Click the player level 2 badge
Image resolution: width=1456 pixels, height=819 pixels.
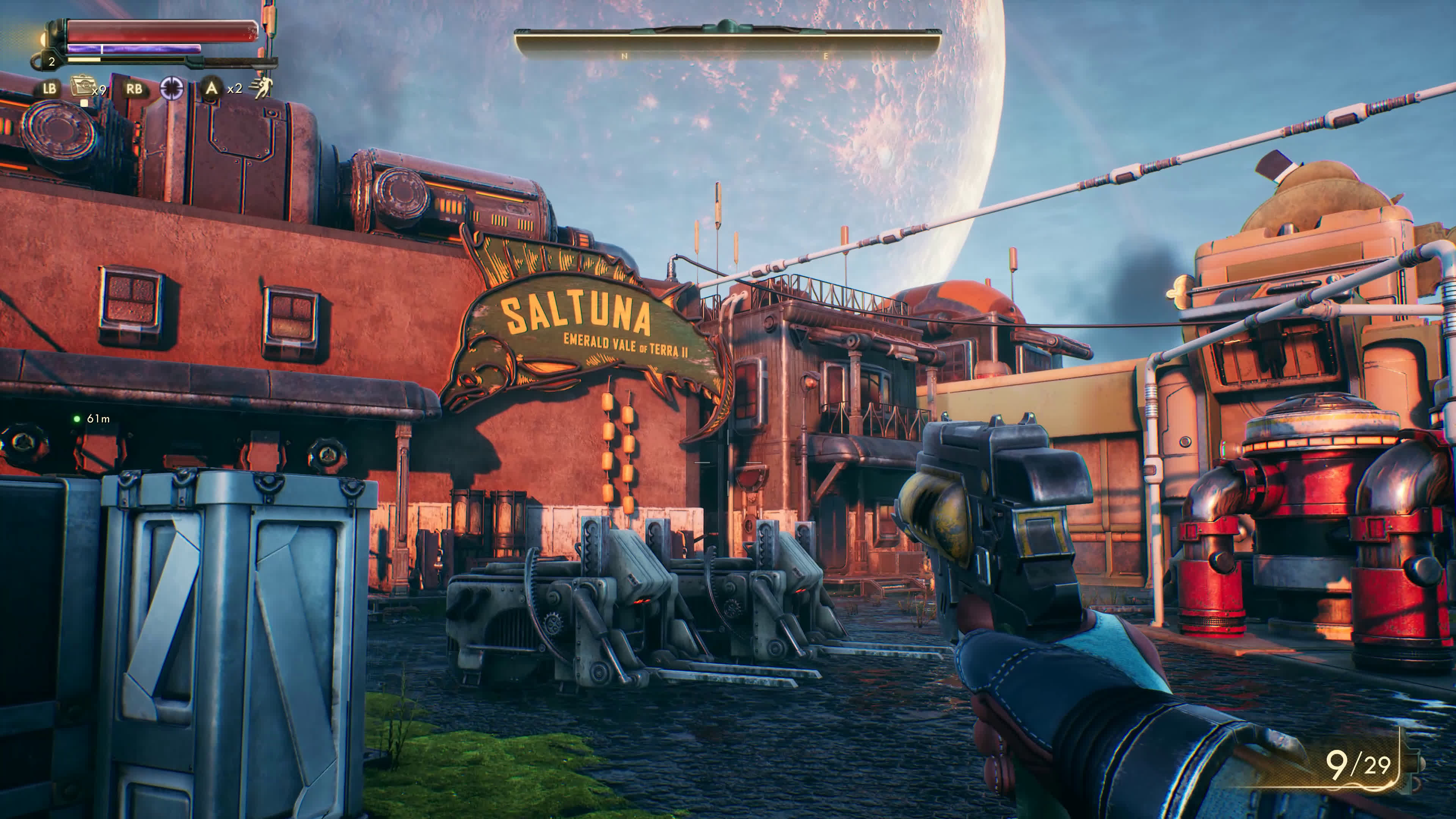point(52,61)
